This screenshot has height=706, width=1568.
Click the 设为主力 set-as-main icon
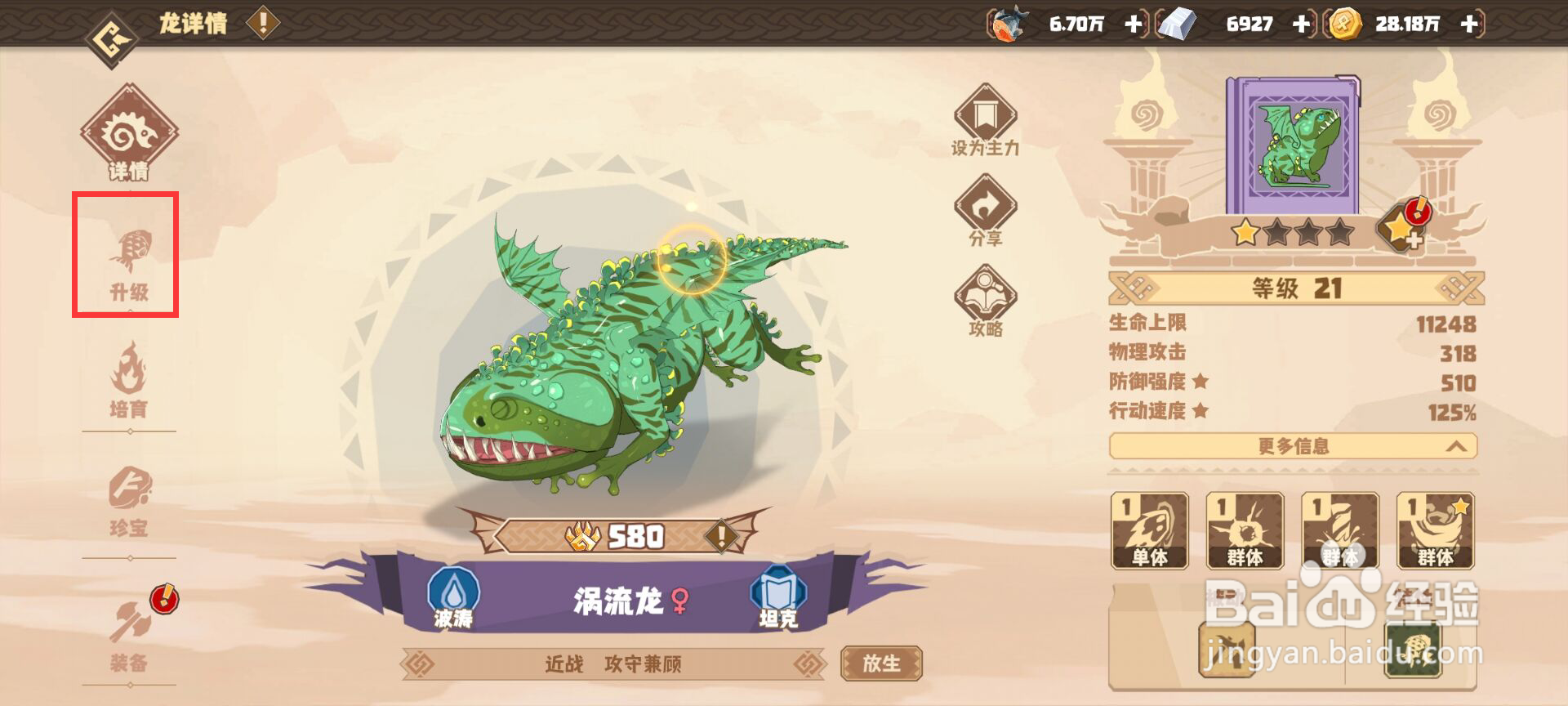(x=984, y=123)
